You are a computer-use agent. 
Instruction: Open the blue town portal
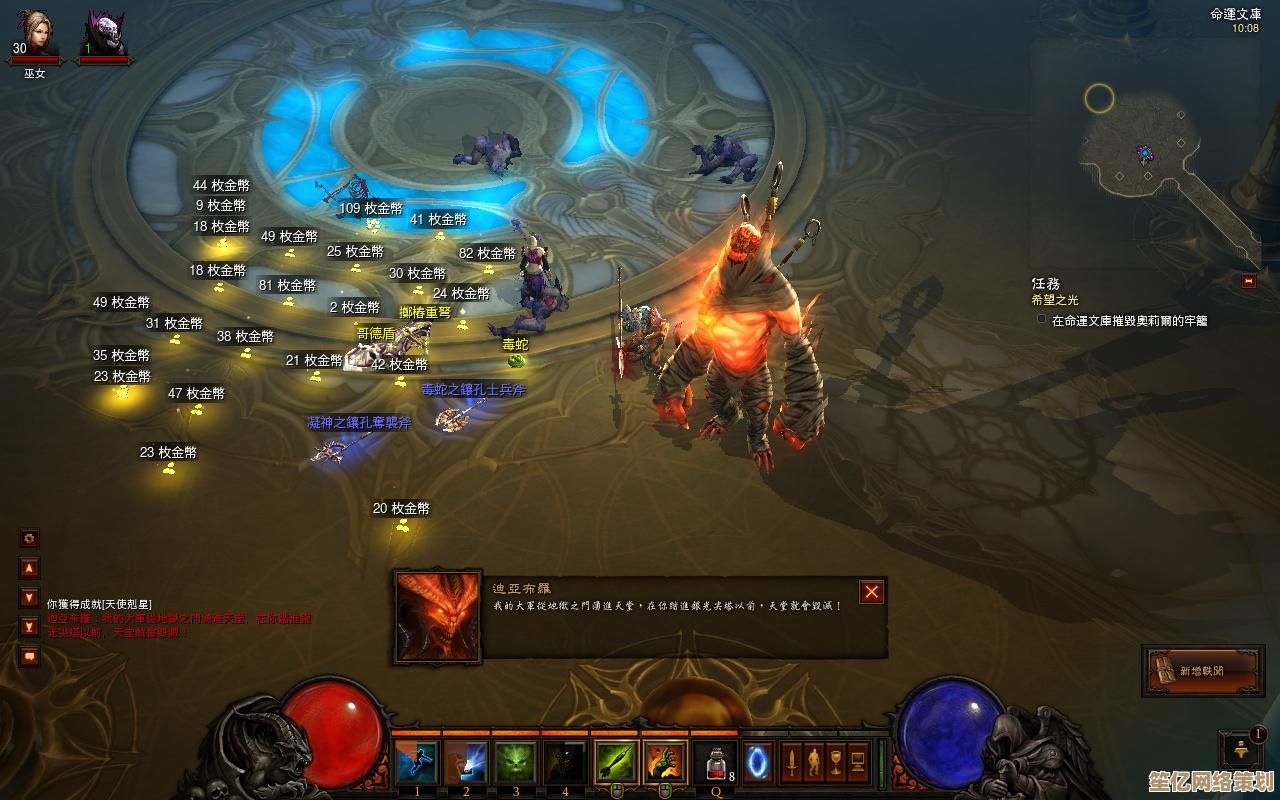(757, 763)
